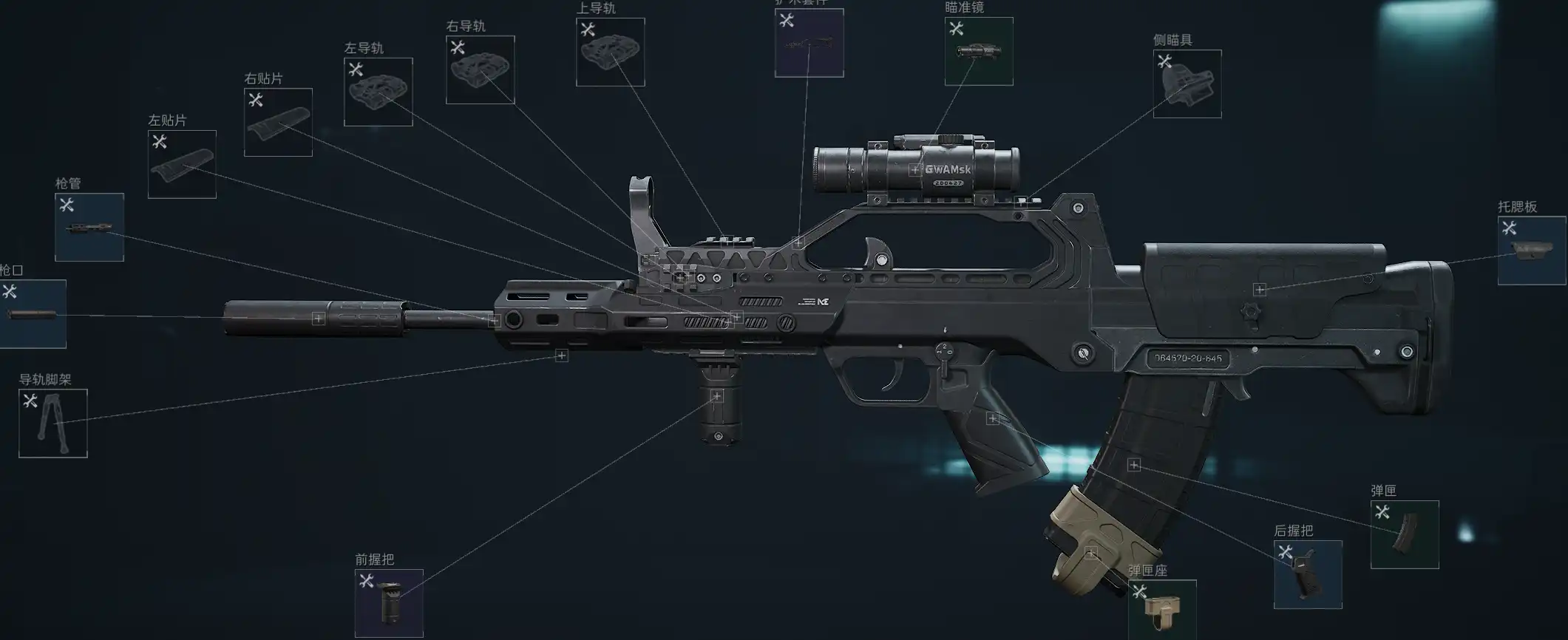Select the 托腮板 cheek rest slot
1568x640 pixels.
[1532, 251]
